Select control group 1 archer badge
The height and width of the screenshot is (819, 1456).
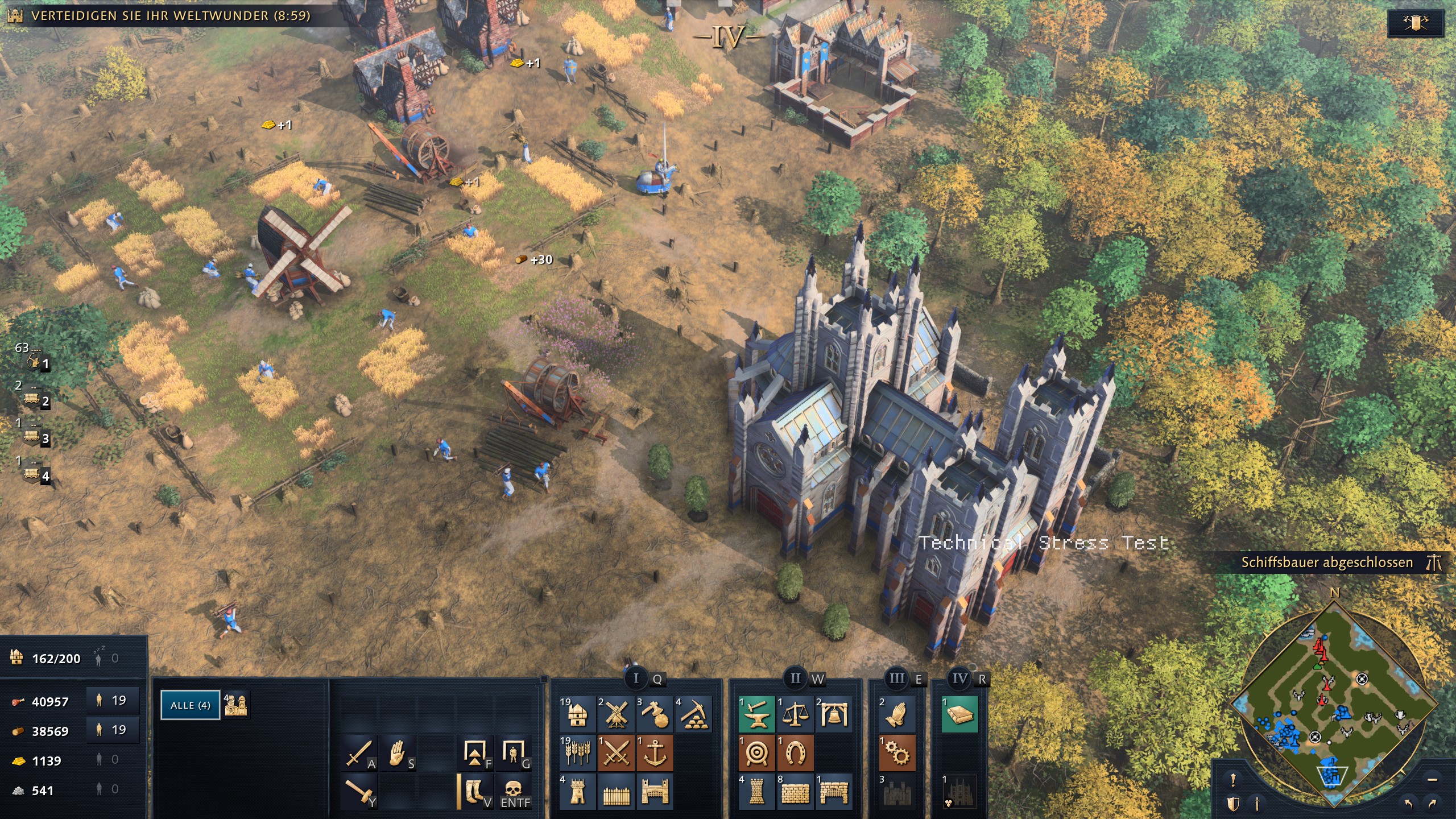point(35,362)
